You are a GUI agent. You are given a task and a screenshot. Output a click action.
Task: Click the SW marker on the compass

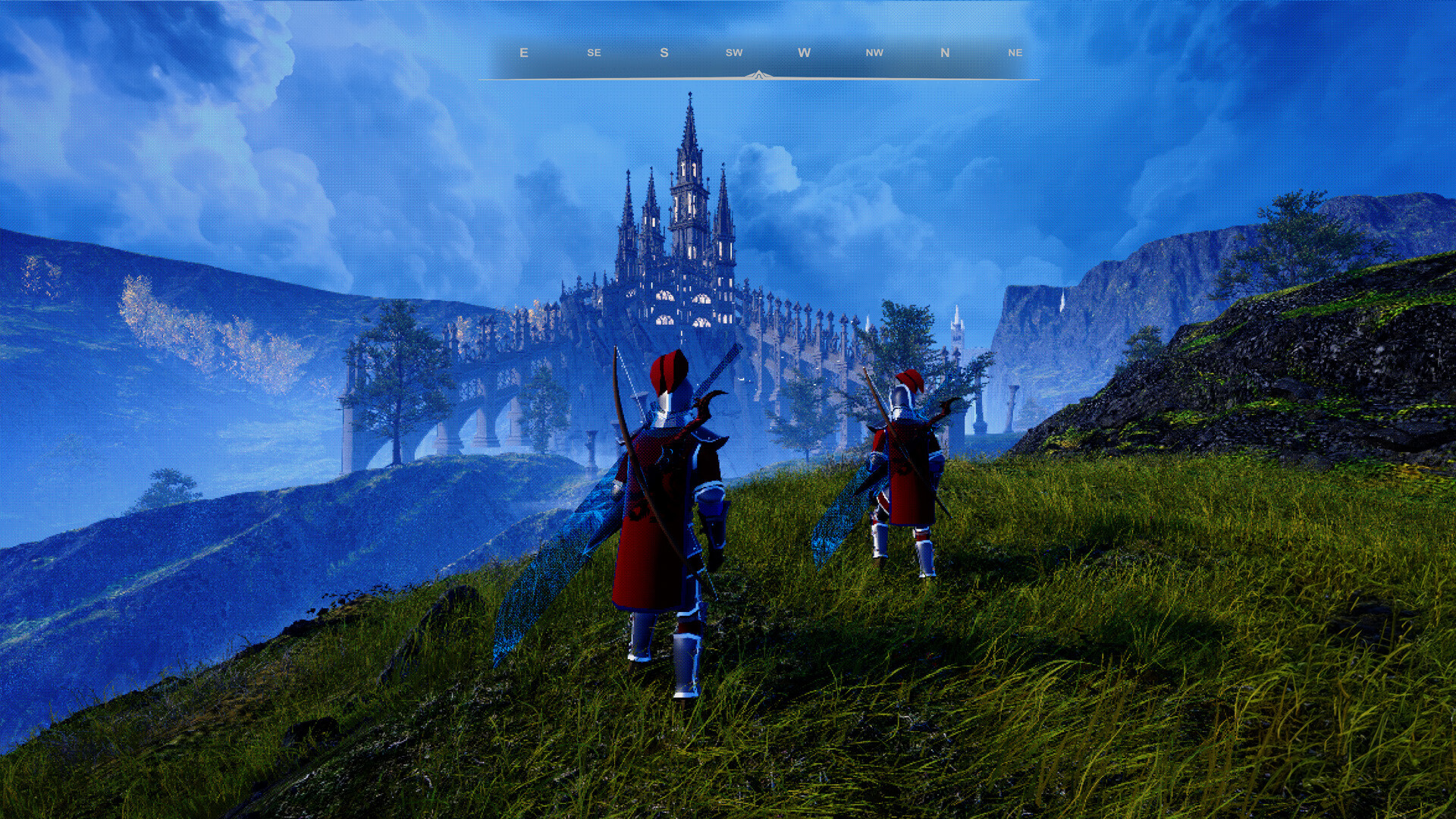(733, 53)
